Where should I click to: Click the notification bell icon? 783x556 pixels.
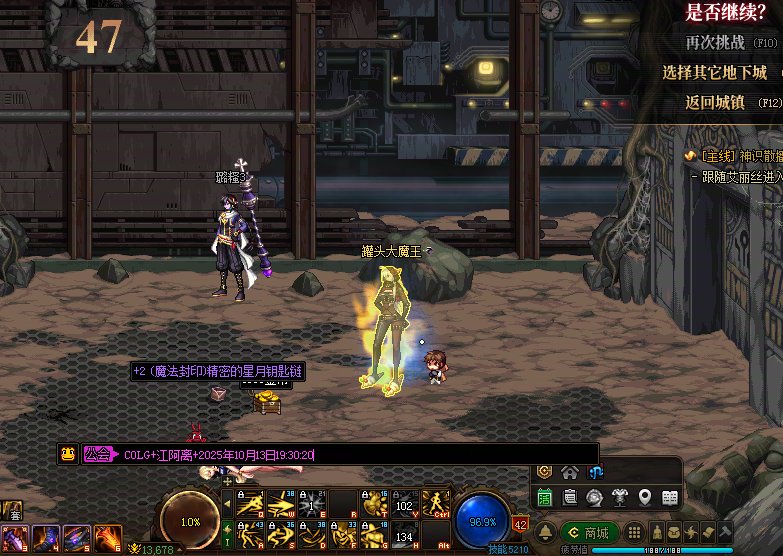click(546, 532)
